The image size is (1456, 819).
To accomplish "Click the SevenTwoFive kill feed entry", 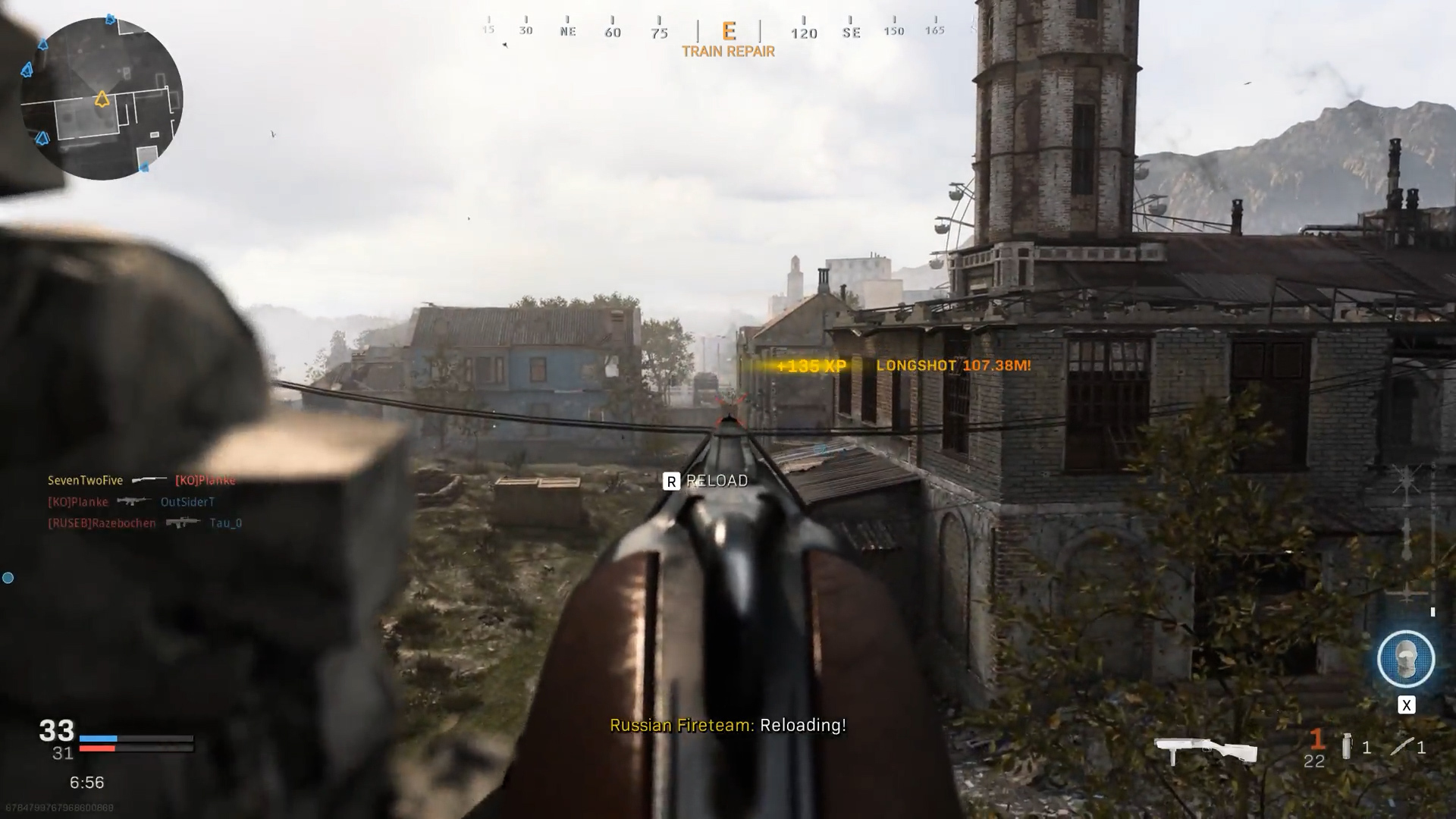I will [x=85, y=480].
